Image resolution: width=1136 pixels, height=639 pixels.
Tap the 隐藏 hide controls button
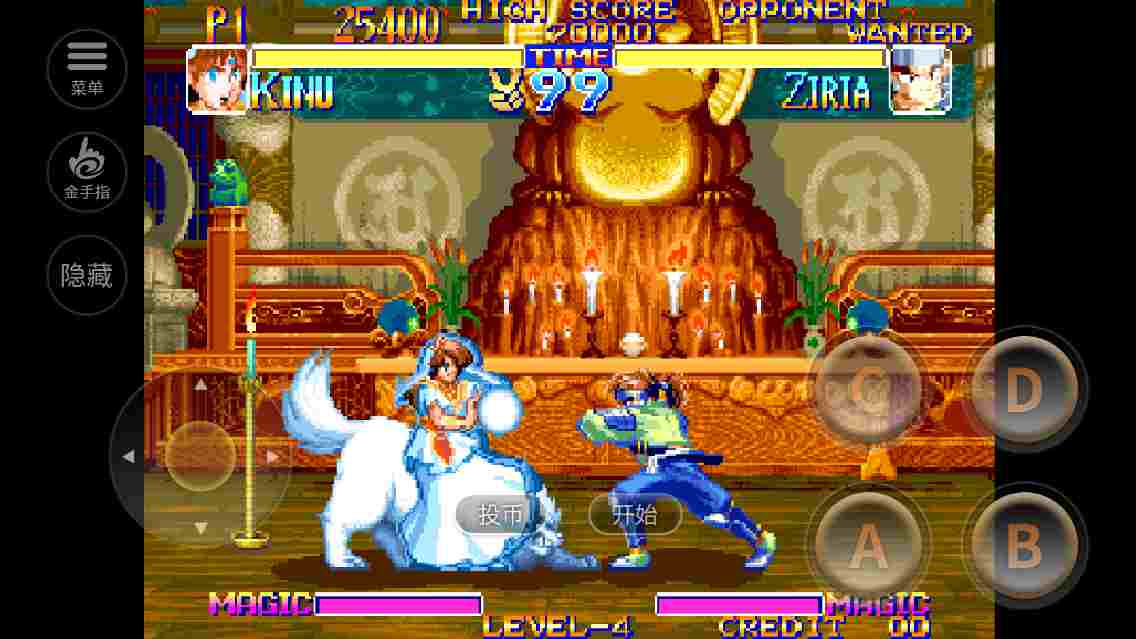(x=87, y=275)
